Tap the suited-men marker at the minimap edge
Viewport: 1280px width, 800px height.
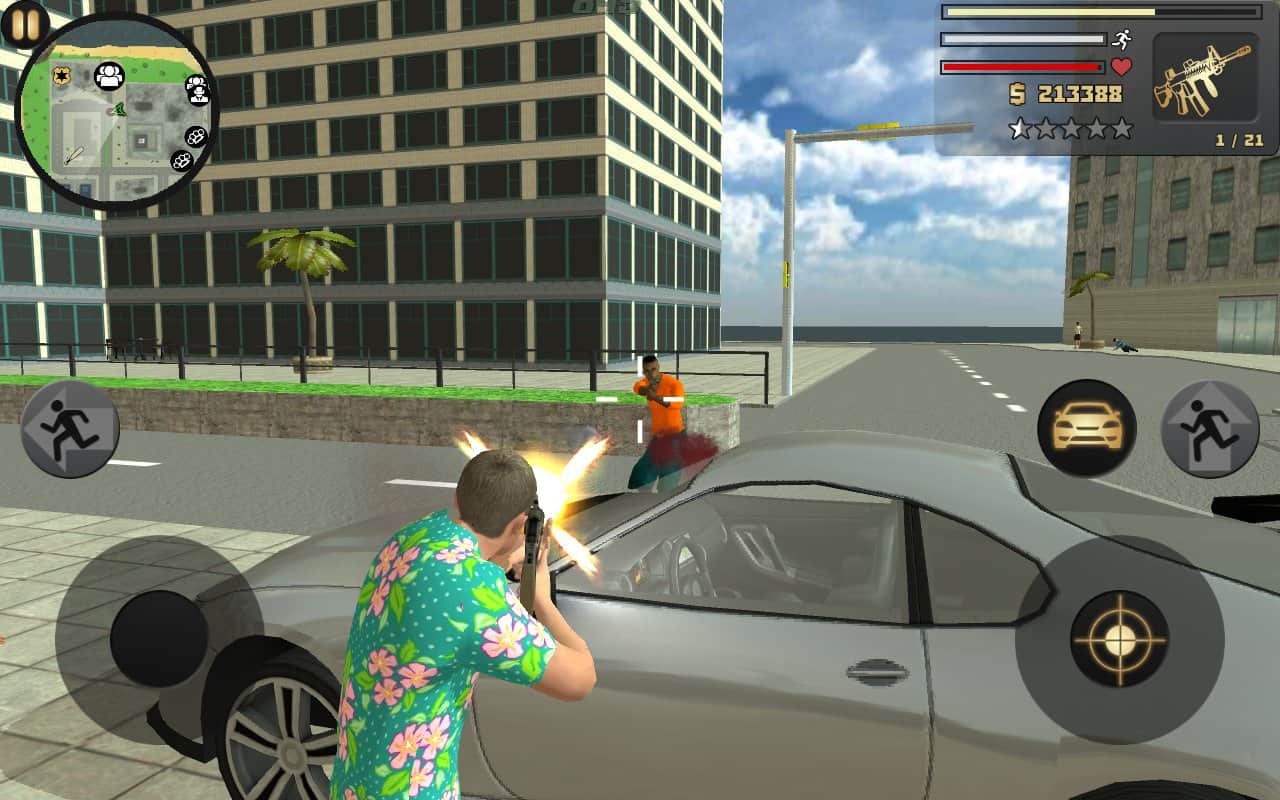pos(196,89)
